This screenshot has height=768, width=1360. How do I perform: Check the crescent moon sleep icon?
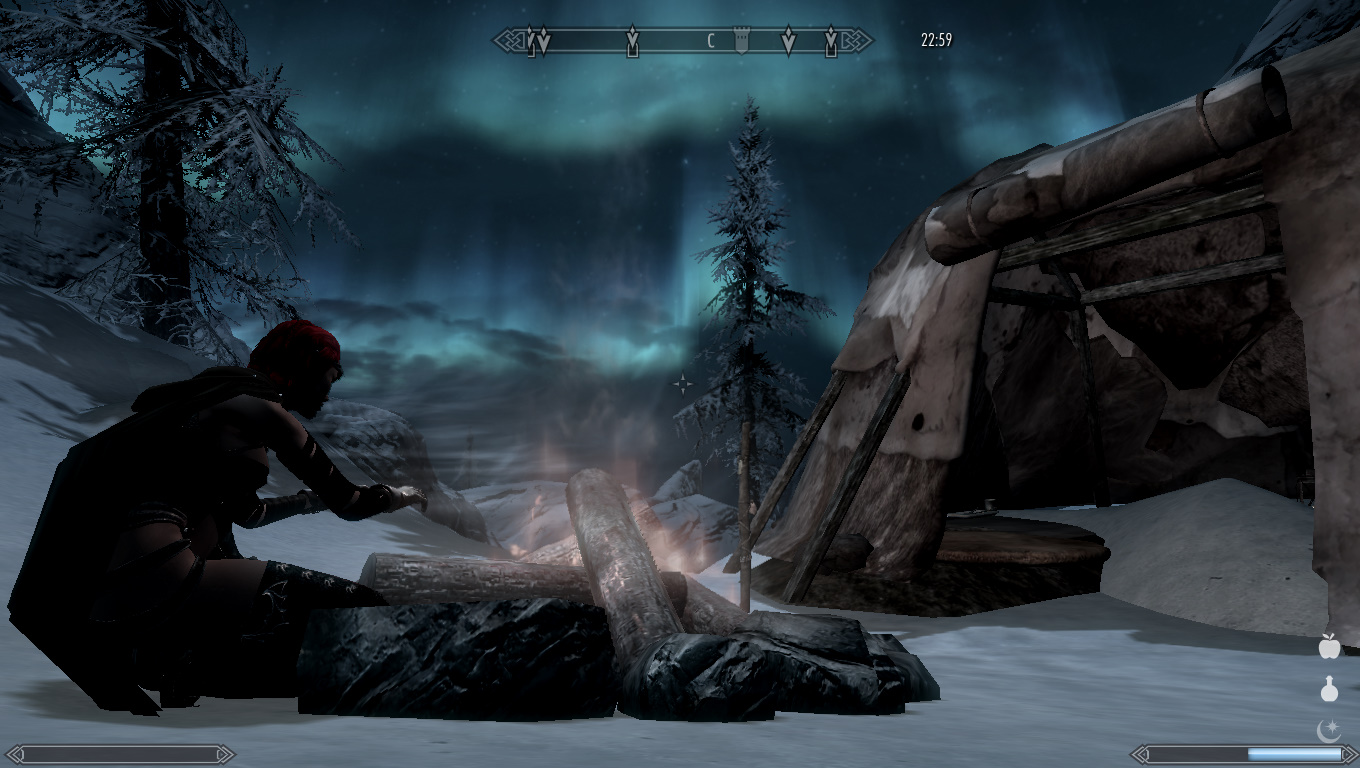point(1329,731)
